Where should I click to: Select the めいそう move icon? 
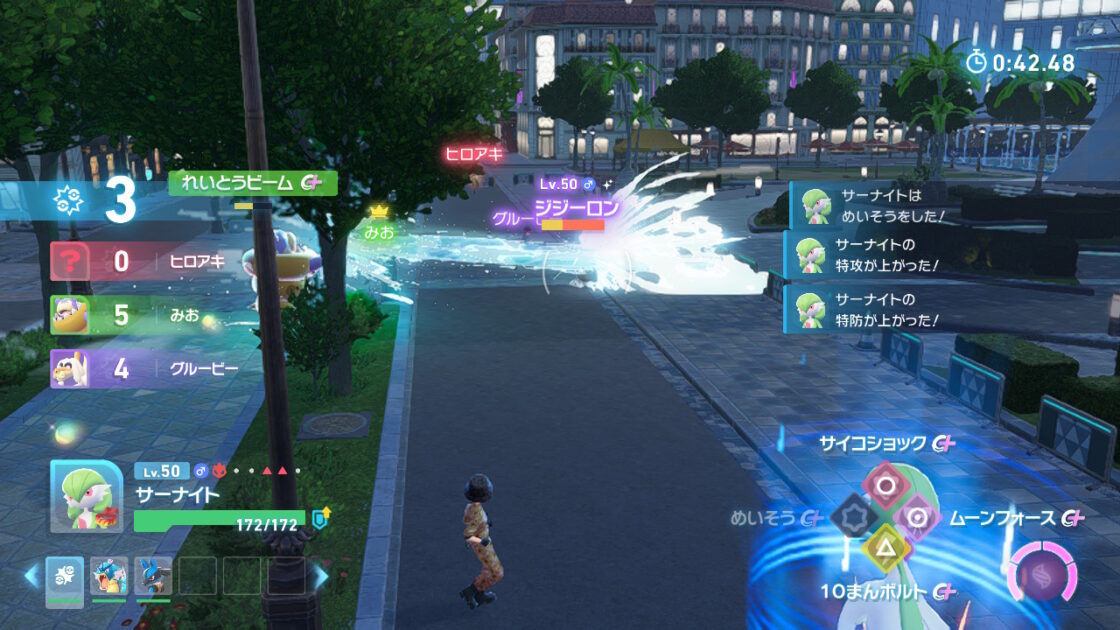tap(853, 517)
